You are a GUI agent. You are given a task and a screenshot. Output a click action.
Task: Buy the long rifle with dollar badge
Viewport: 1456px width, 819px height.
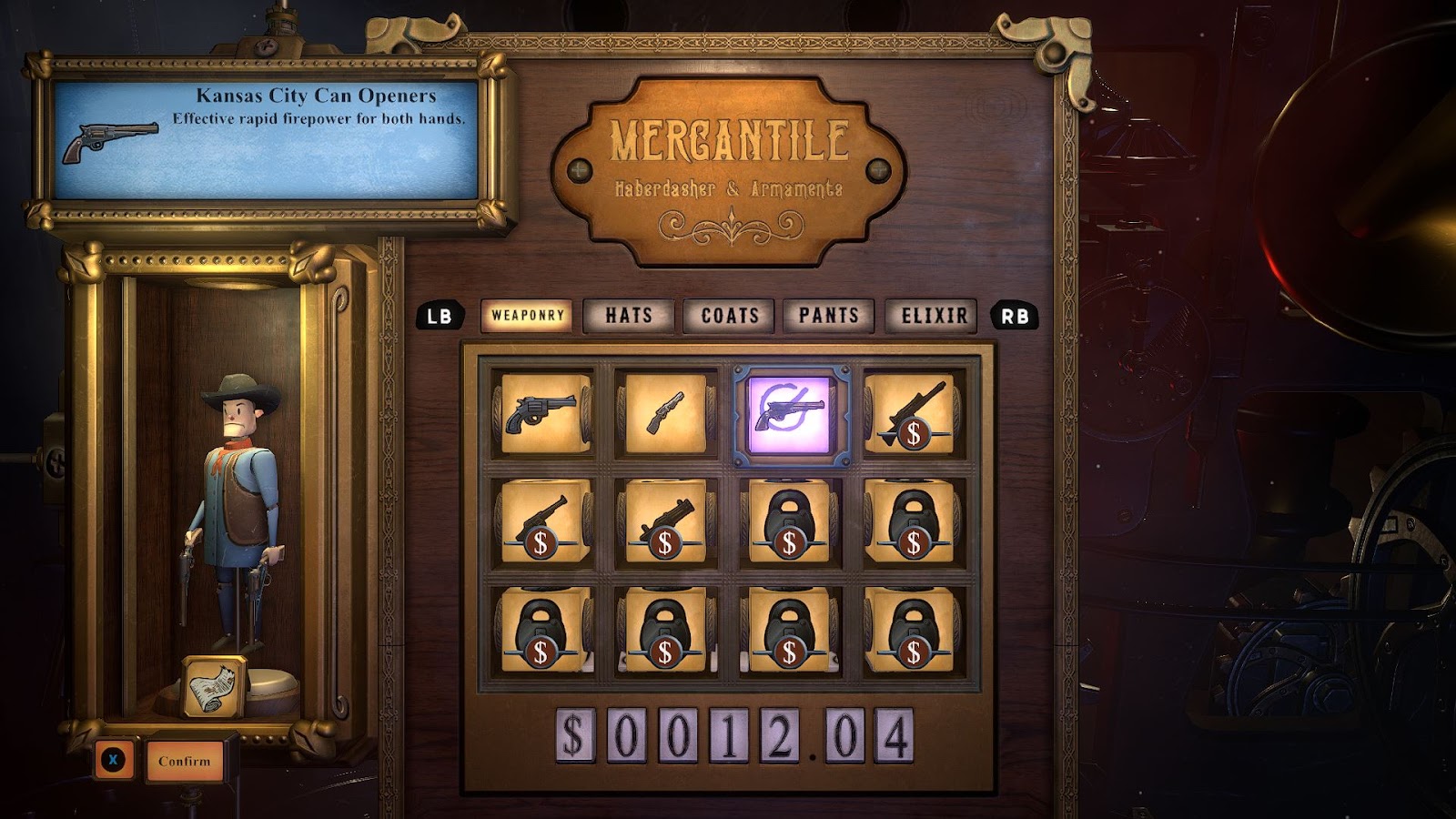click(913, 414)
